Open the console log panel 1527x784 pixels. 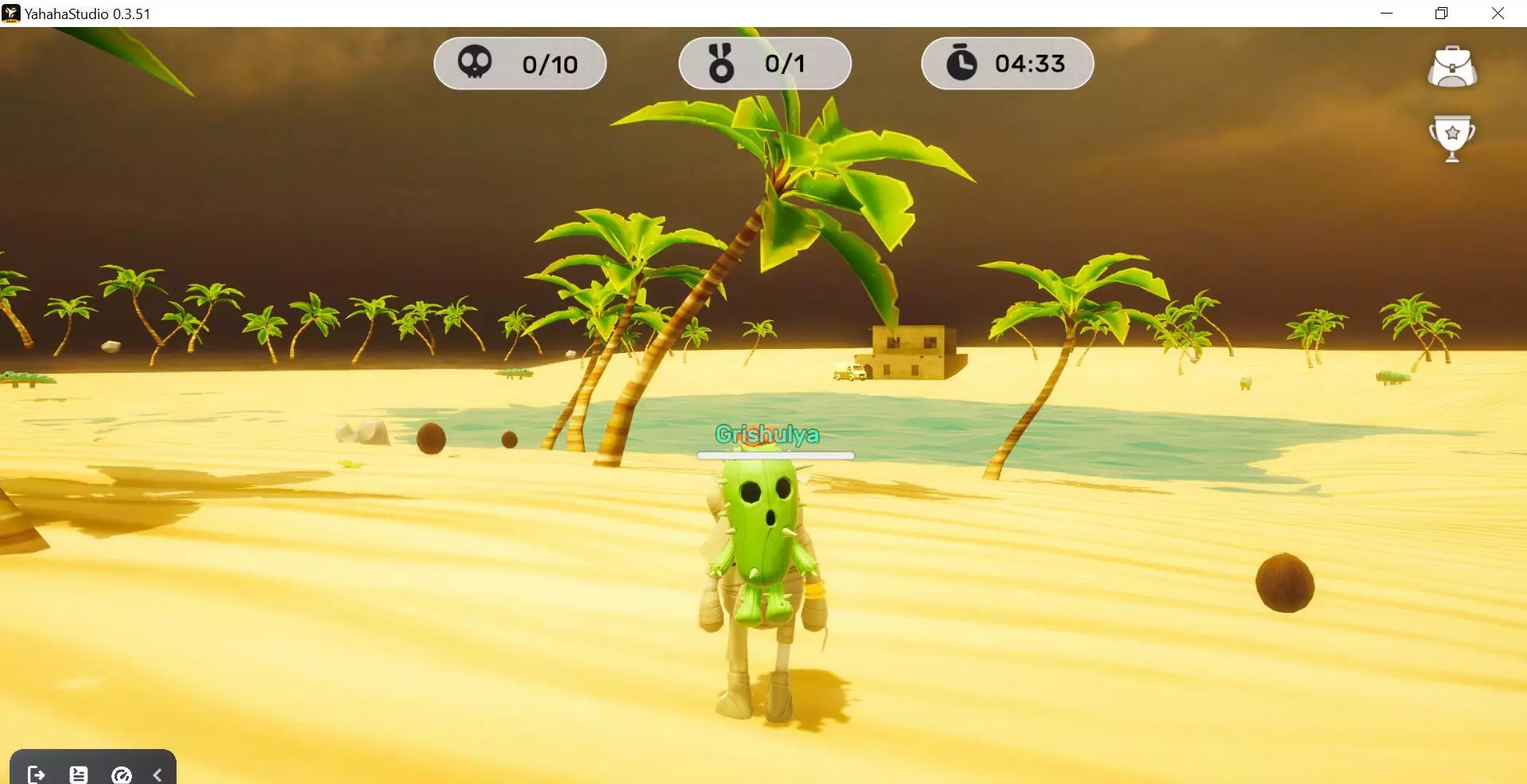[79, 774]
